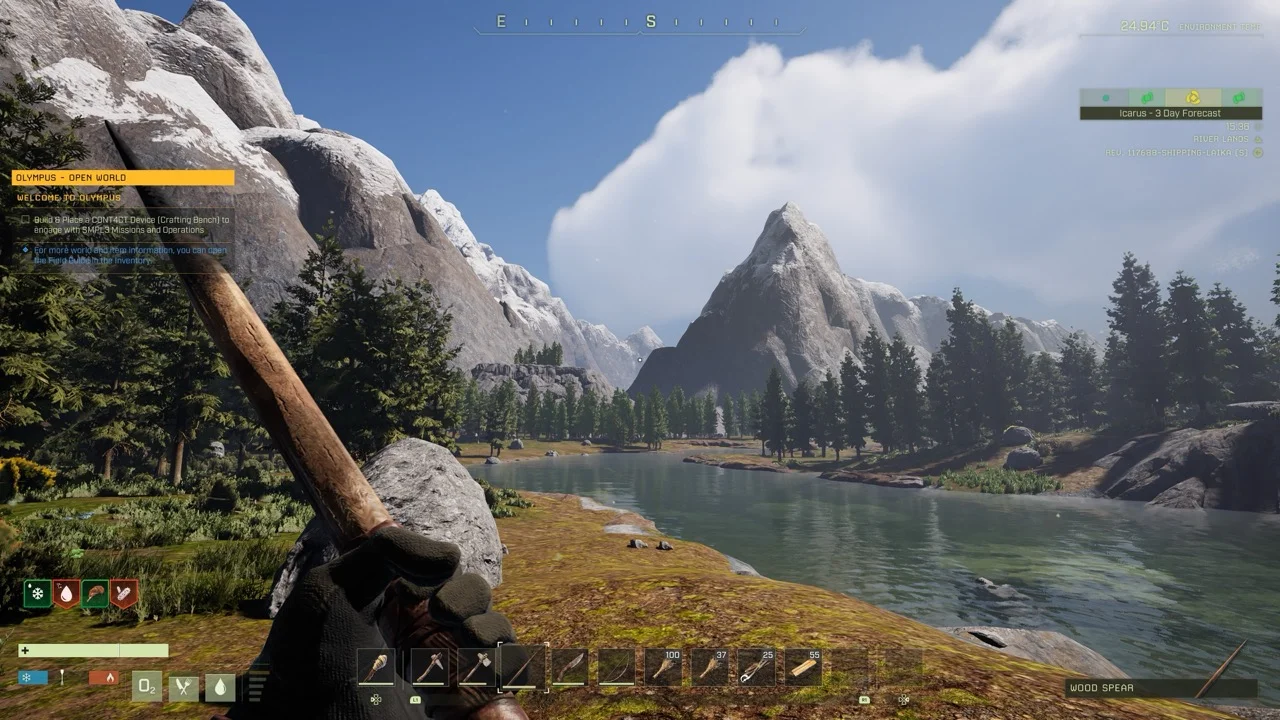Select the wood spear hotbar slot
Screen dimensions: 1280x720
click(x=523, y=667)
